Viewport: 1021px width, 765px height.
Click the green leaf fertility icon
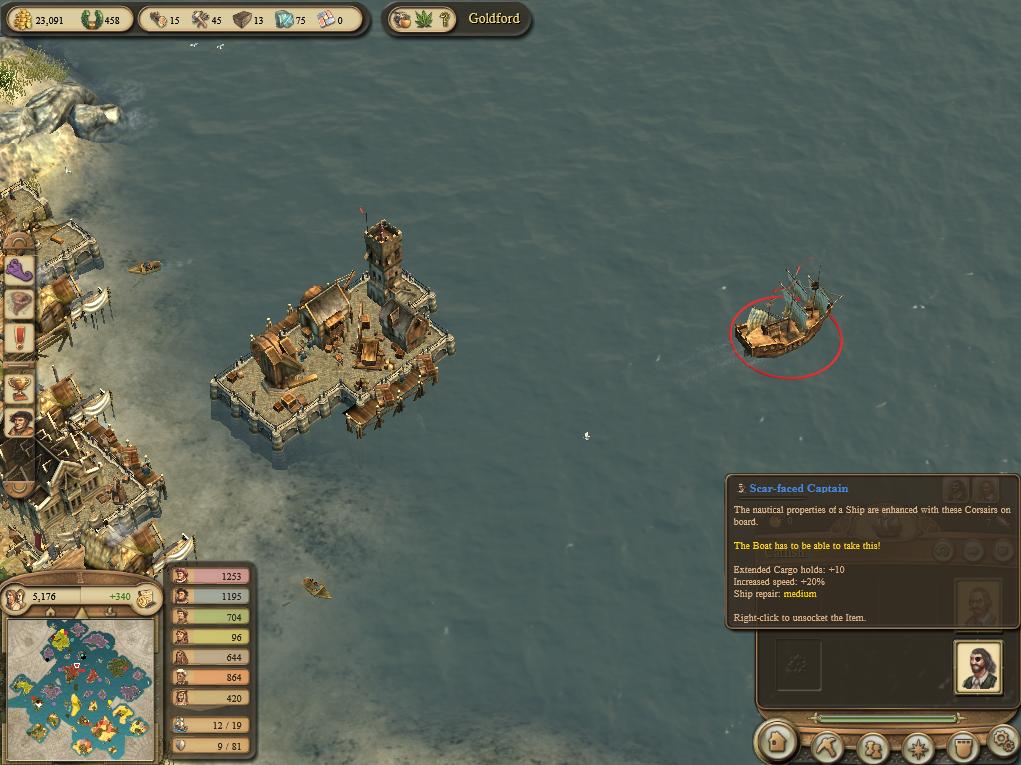tap(423, 19)
